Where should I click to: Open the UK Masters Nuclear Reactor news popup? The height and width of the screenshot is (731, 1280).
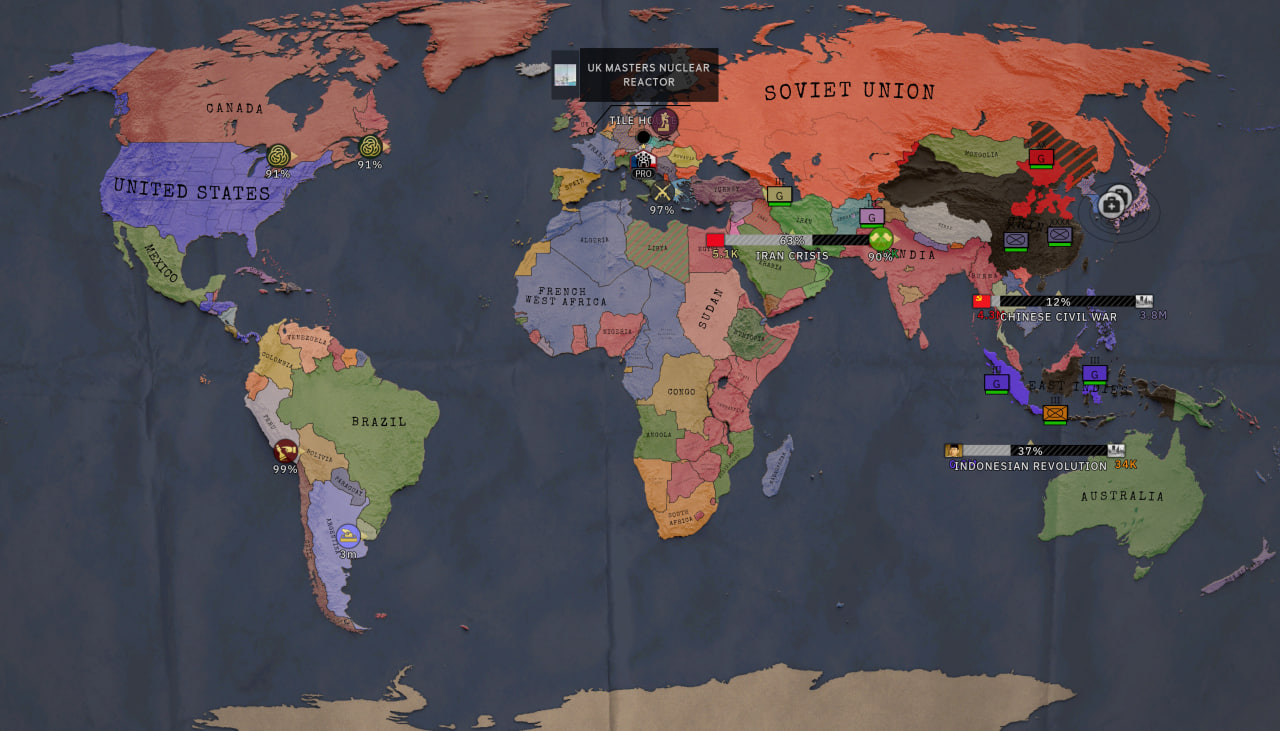[648, 75]
